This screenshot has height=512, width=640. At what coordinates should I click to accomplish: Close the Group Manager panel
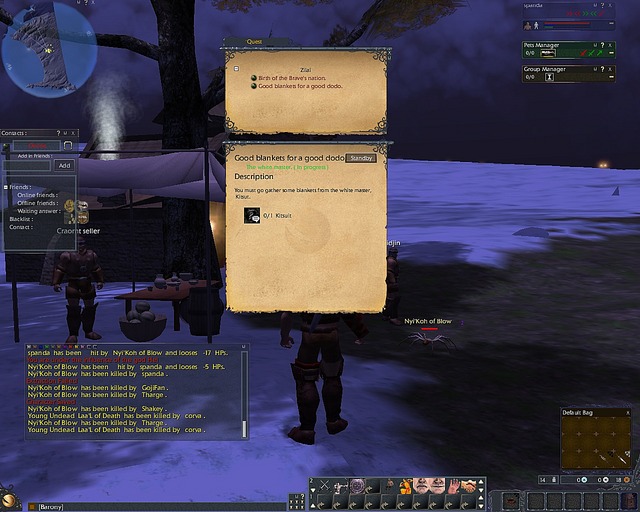pos(611,70)
